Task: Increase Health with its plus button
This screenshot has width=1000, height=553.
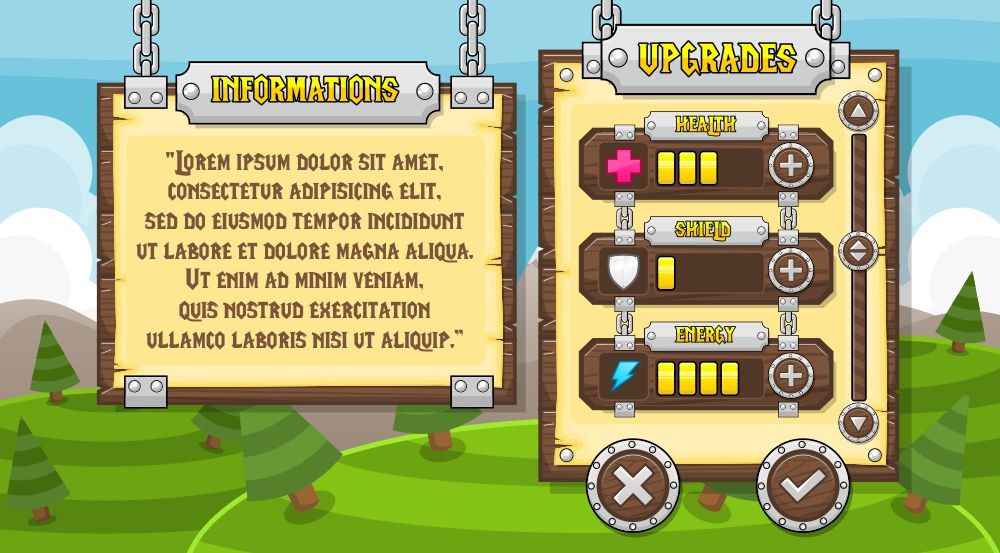Action: click(790, 165)
